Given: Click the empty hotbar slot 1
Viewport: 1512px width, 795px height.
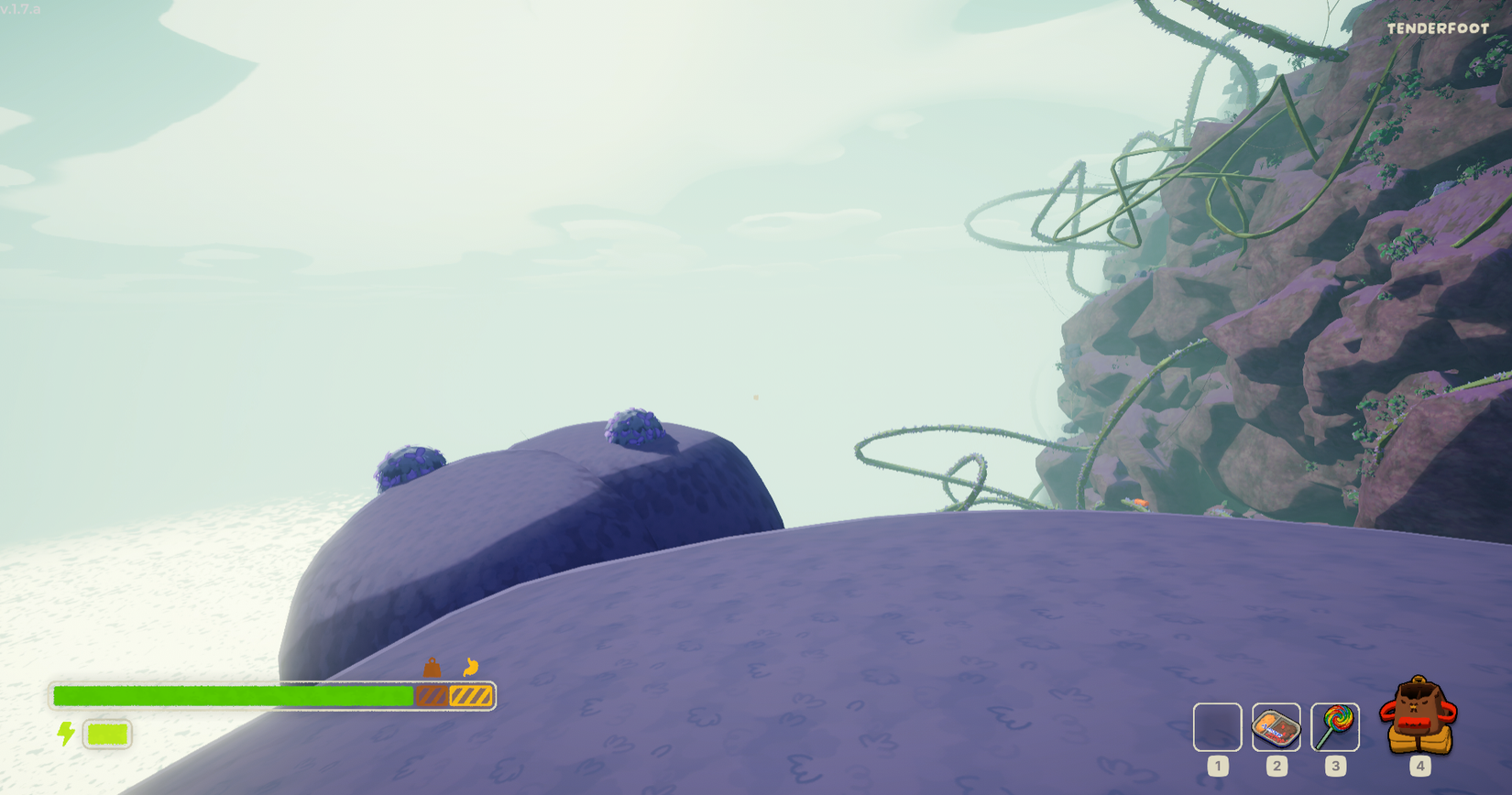Looking at the screenshot, I should 1219,727.
